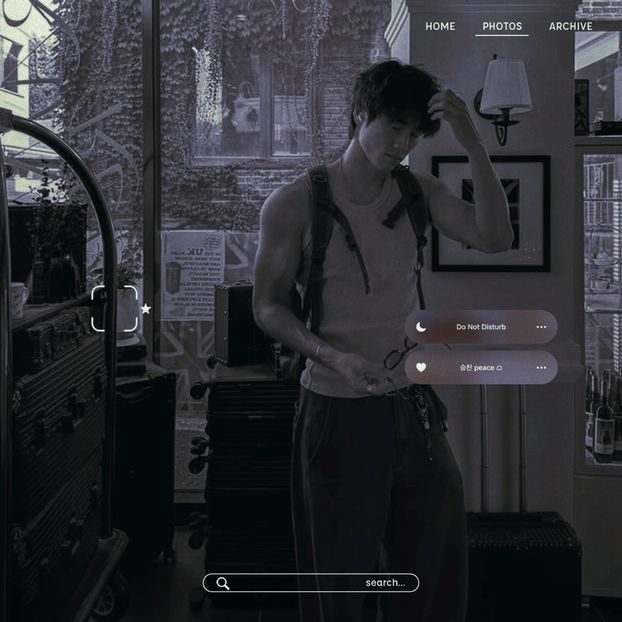Activate the magnifying glass search icon
The height and width of the screenshot is (622, 622).
tap(223, 583)
